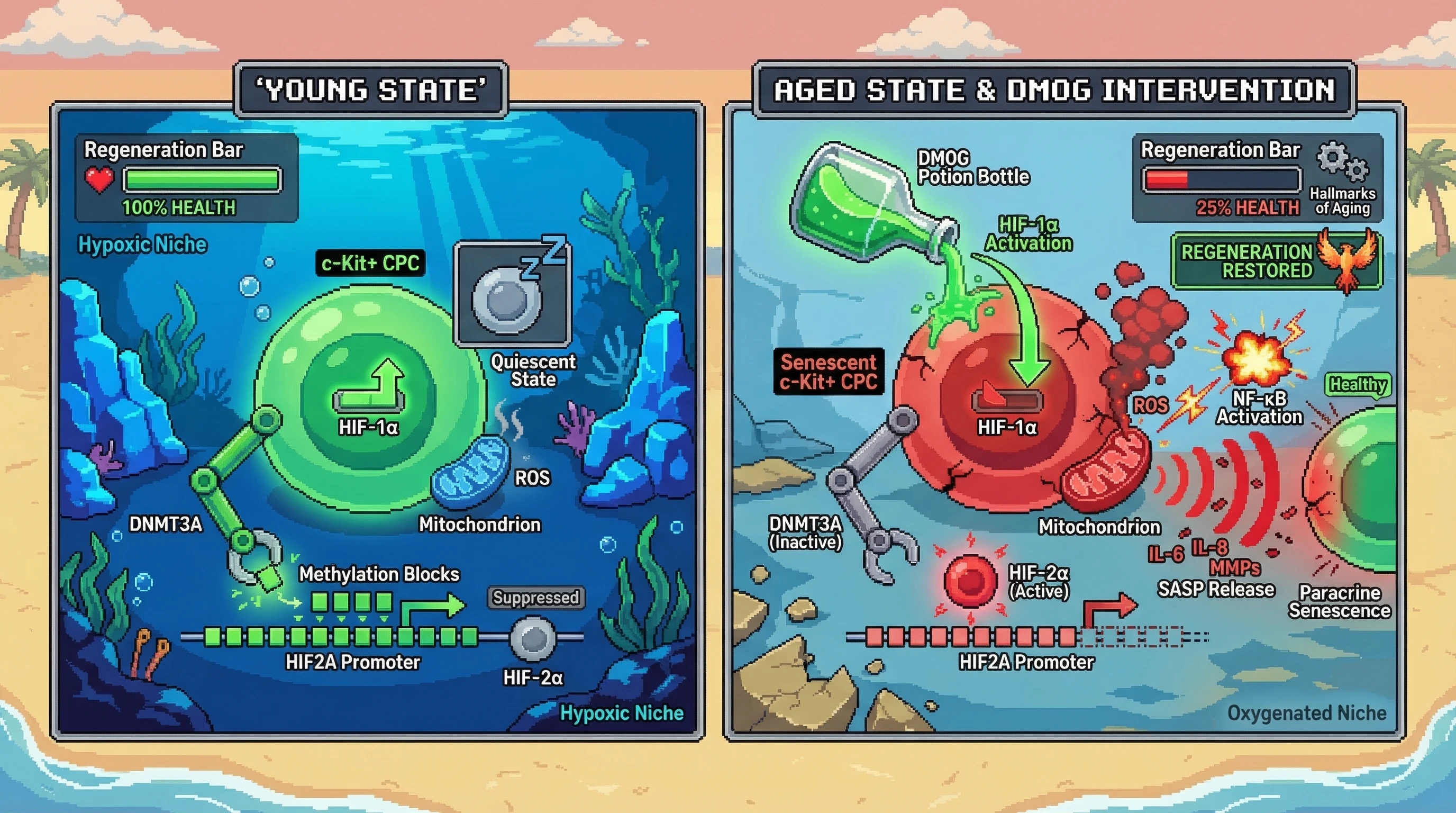Switch to Aged State & DMOG Intervention header
The image size is (1456, 813).
pyautogui.click(x=1053, y=90)
